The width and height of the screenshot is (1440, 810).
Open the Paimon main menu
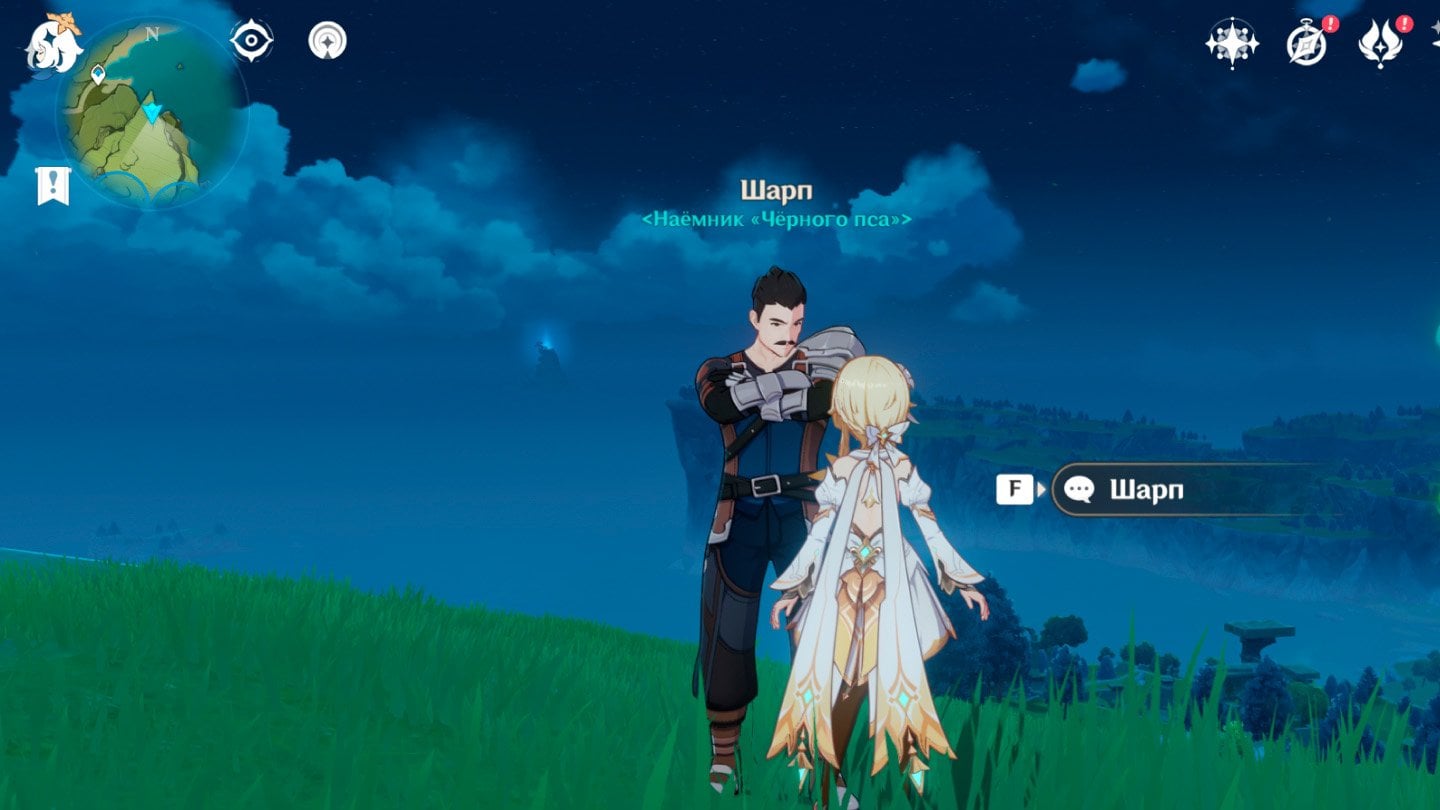click(x=52, y=44)
